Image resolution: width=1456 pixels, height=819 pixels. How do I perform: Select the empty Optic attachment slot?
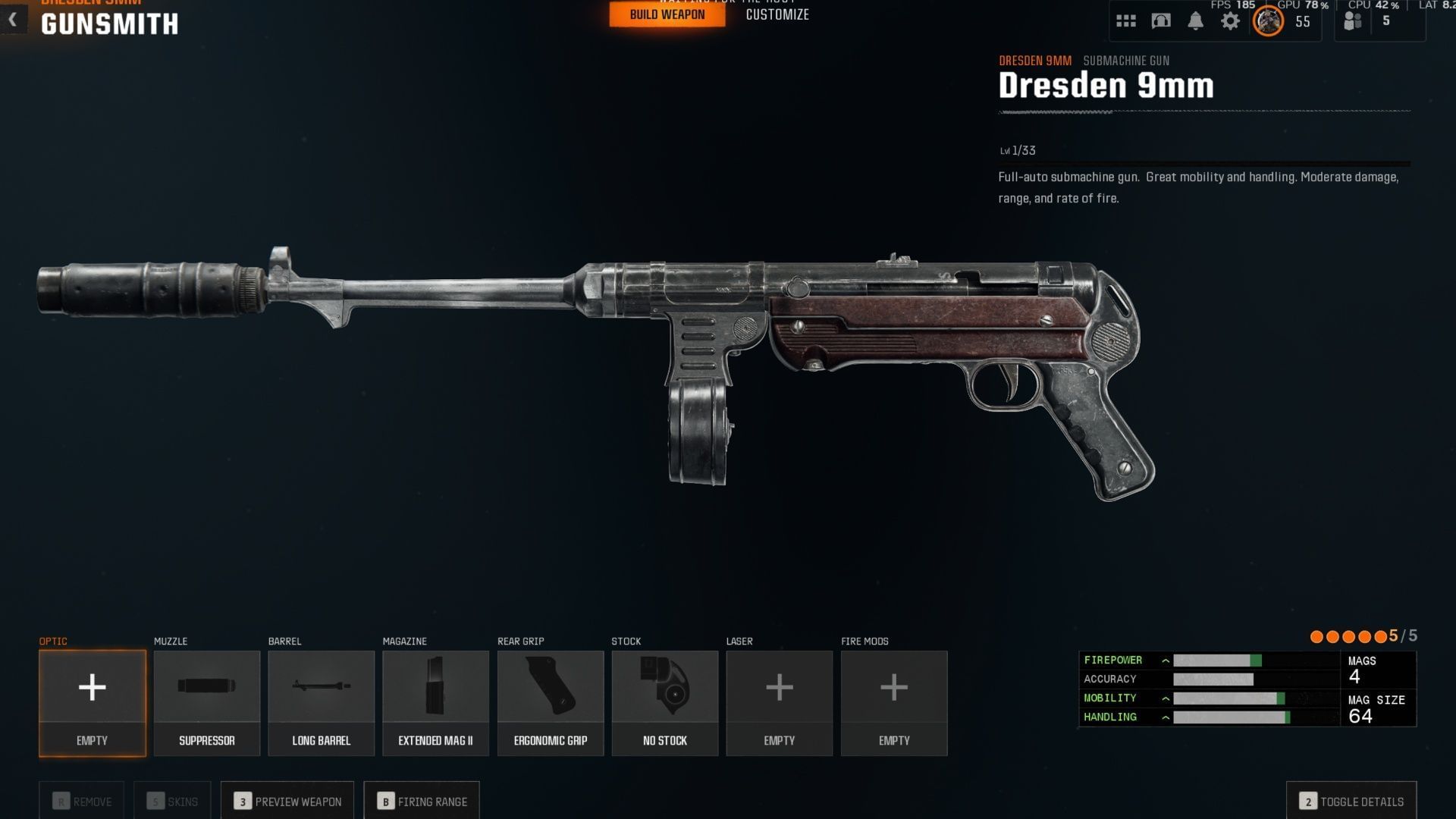(93, 702)
